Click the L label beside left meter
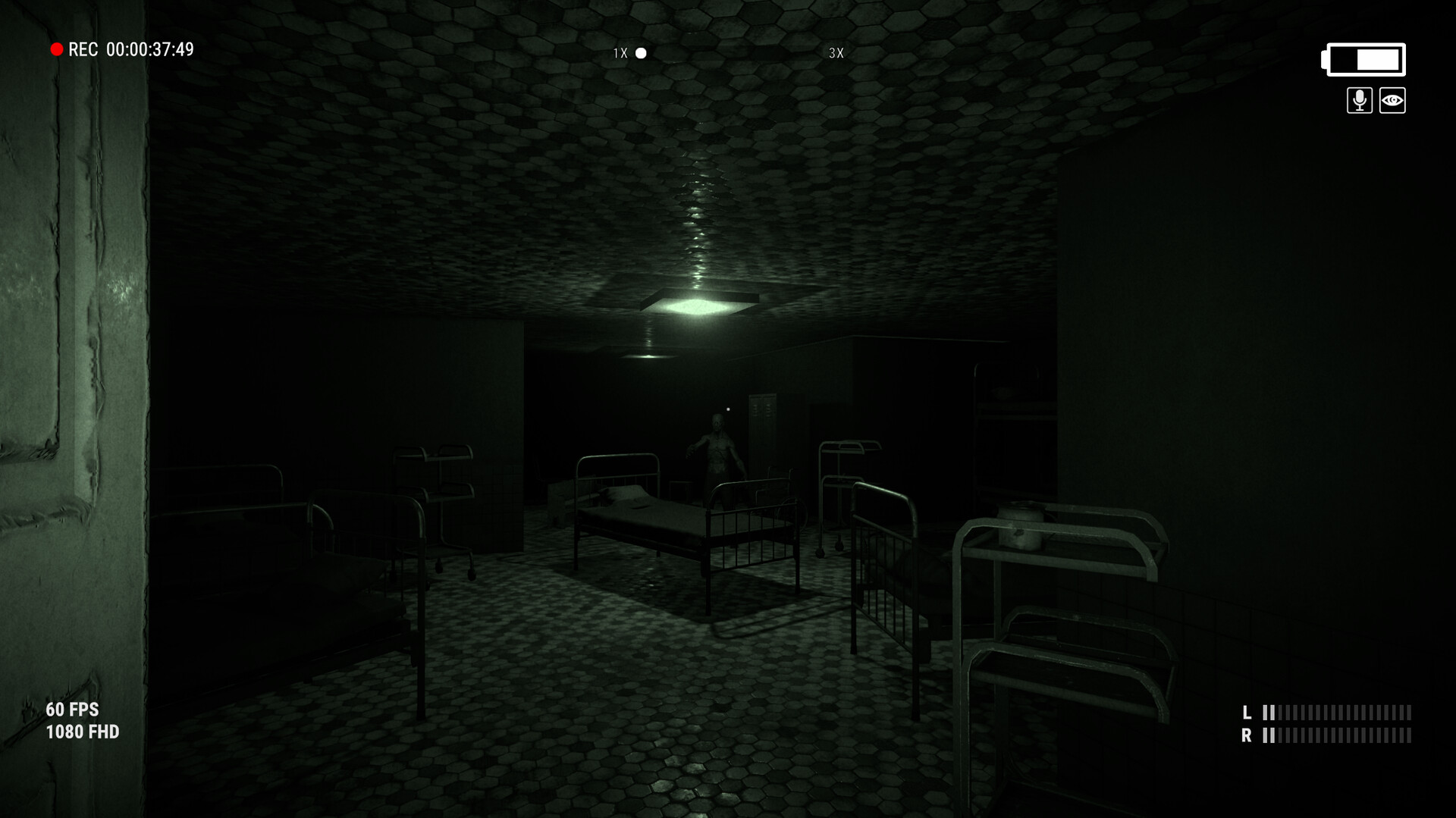Viewport: 1456px width, 818px height. (x=1246, y=713)
